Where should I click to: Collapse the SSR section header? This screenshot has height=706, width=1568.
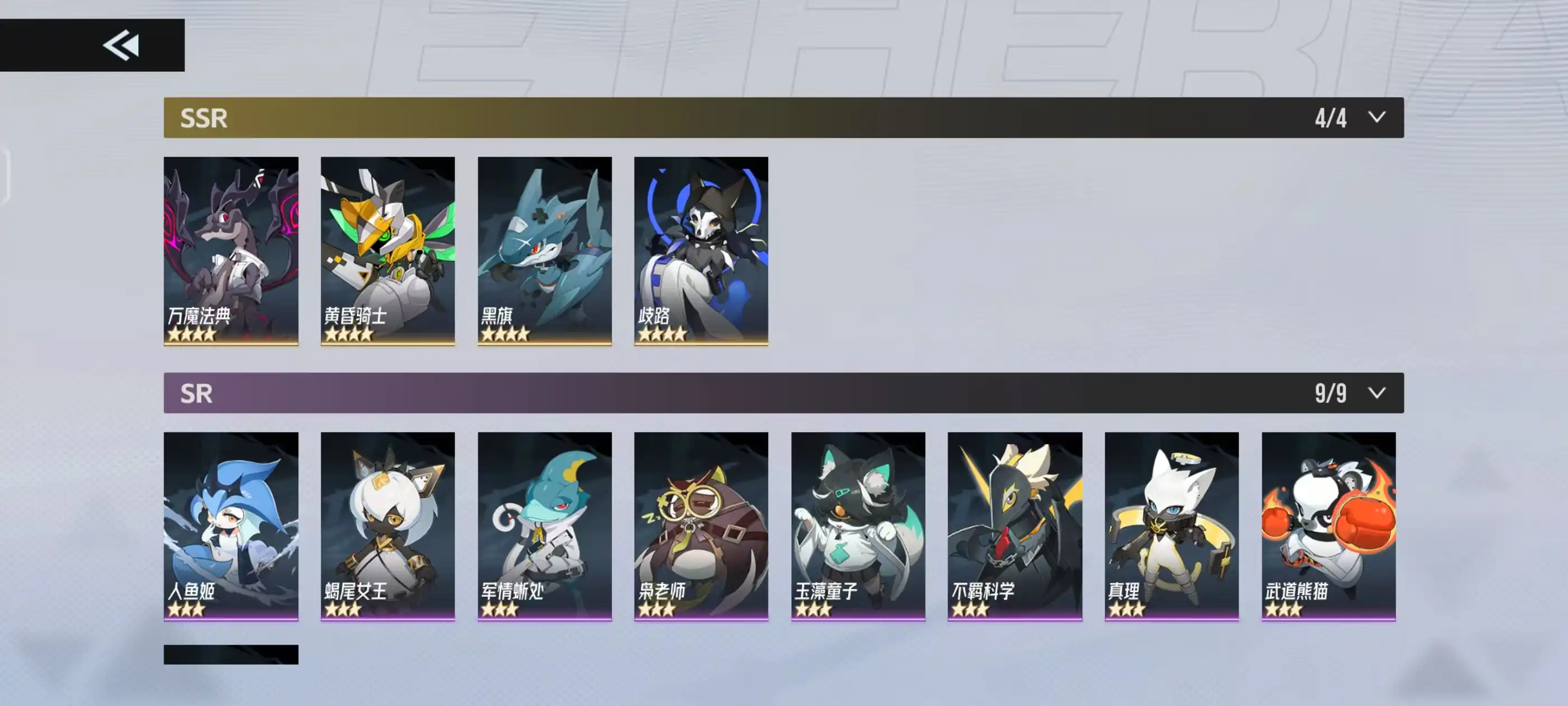click(x=1376, y=117)
